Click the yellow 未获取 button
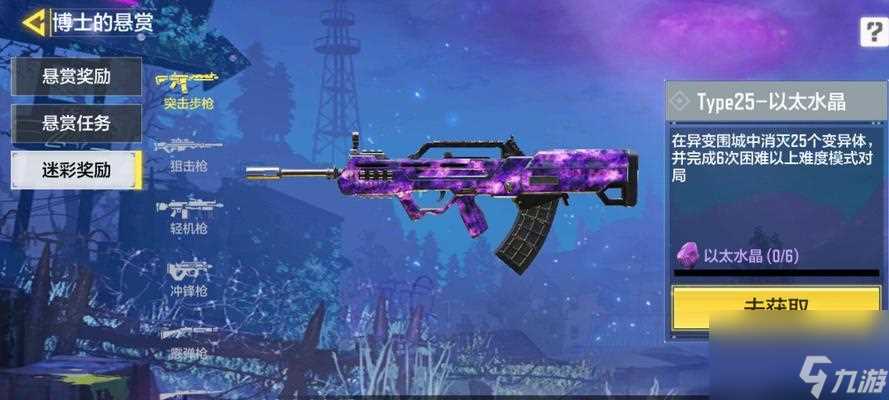The height and width of the screenshot is (400, 889). pos(775,308)
